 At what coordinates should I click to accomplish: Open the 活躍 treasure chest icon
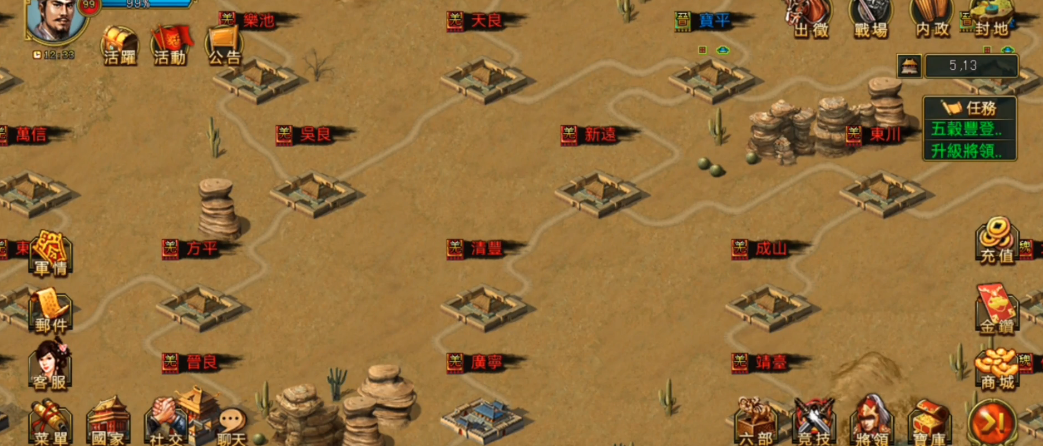point(119,45)
